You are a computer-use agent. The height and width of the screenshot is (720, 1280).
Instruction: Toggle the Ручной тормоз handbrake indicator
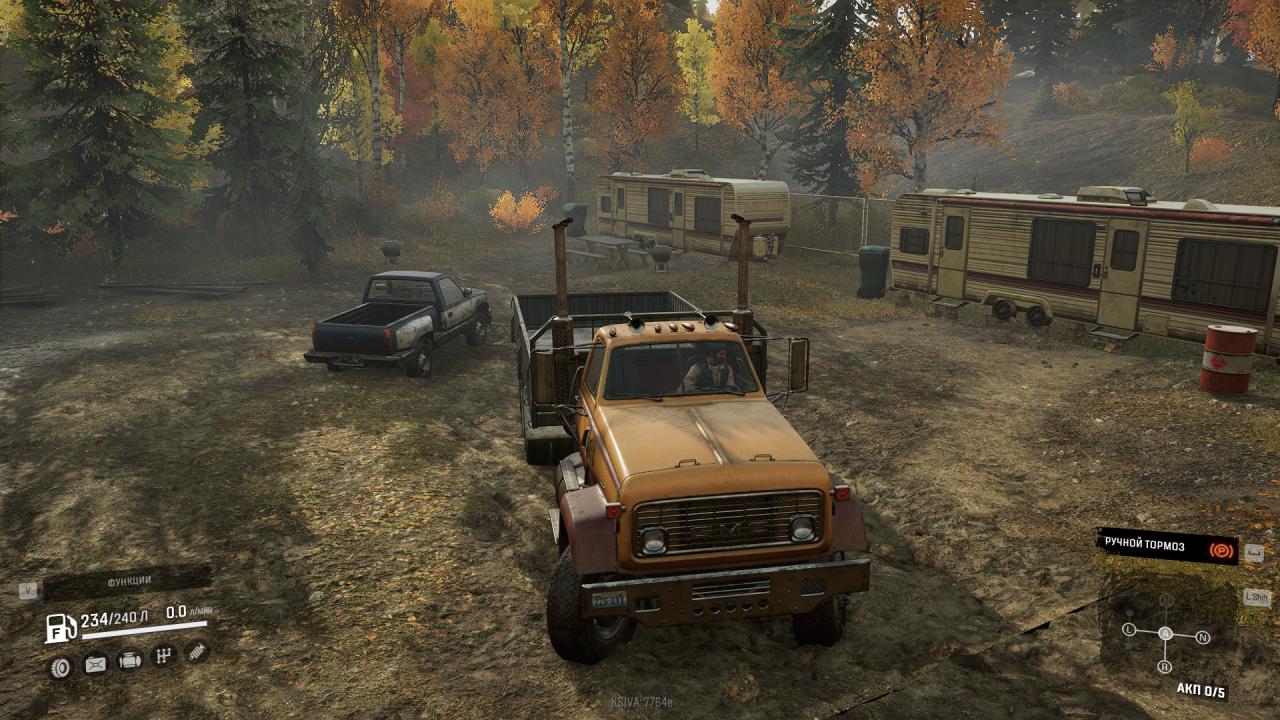[x=1168, y=546]
